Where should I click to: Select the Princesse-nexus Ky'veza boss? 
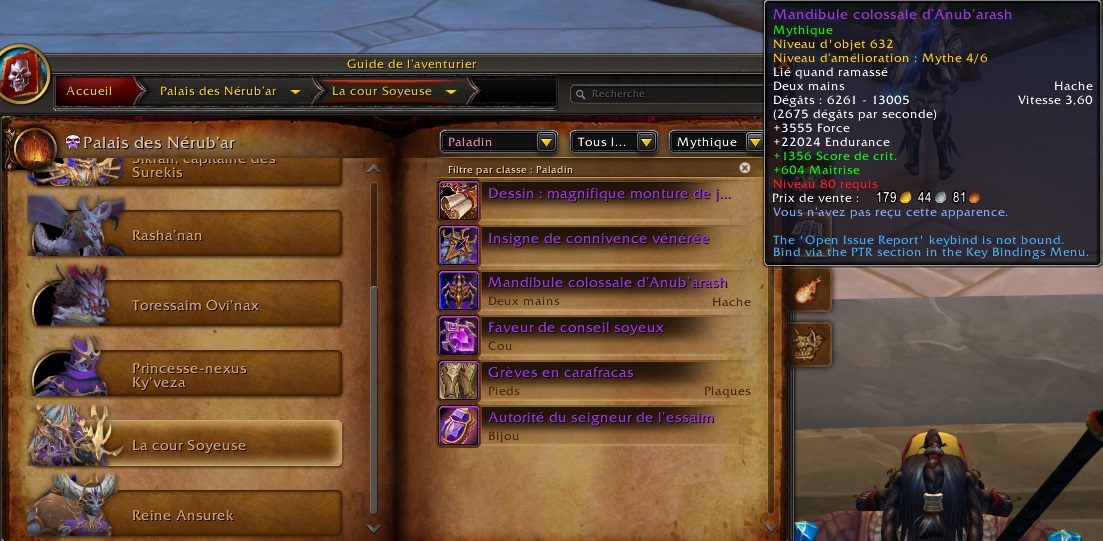click(187, 375)
